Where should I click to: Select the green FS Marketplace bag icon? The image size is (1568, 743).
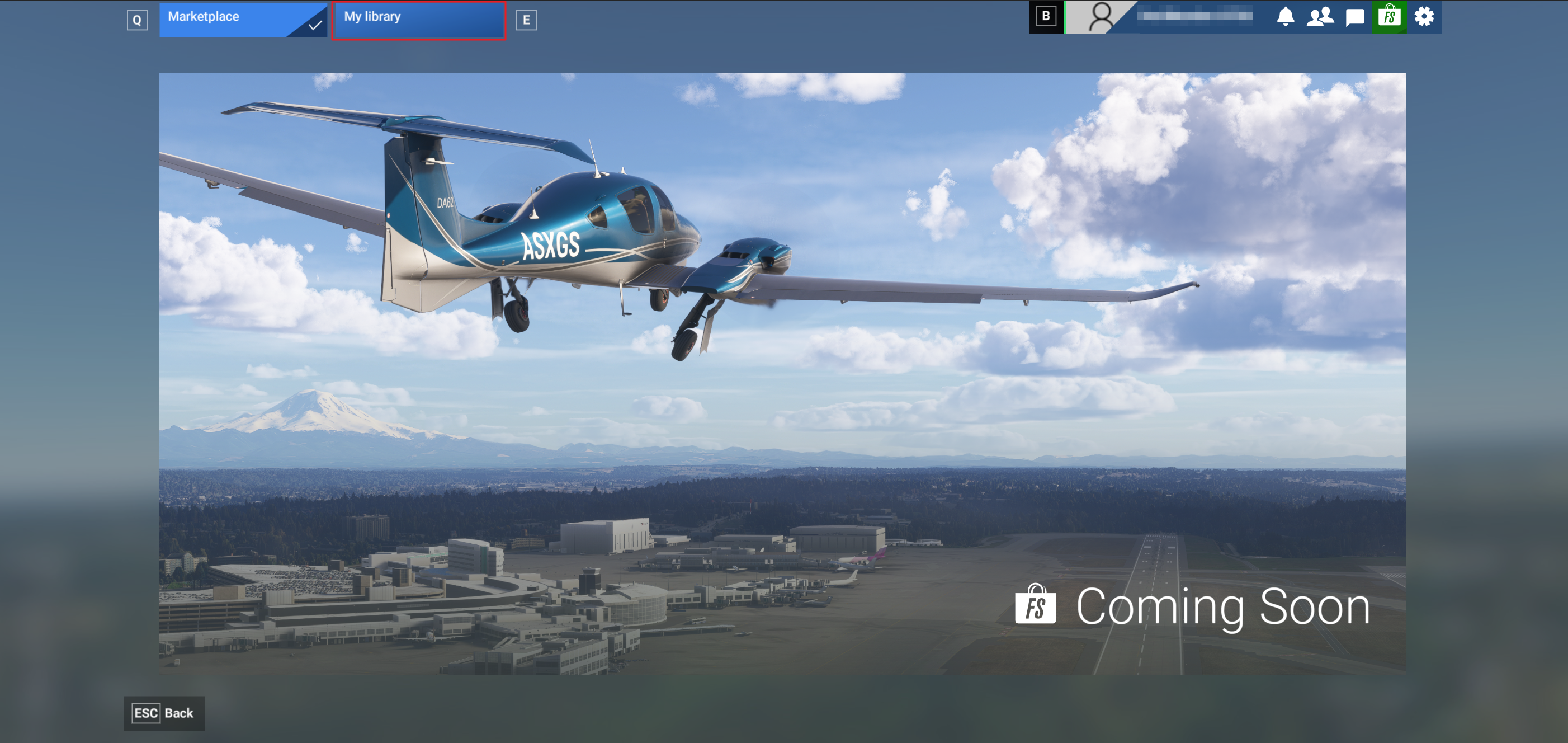point(1390,16)
